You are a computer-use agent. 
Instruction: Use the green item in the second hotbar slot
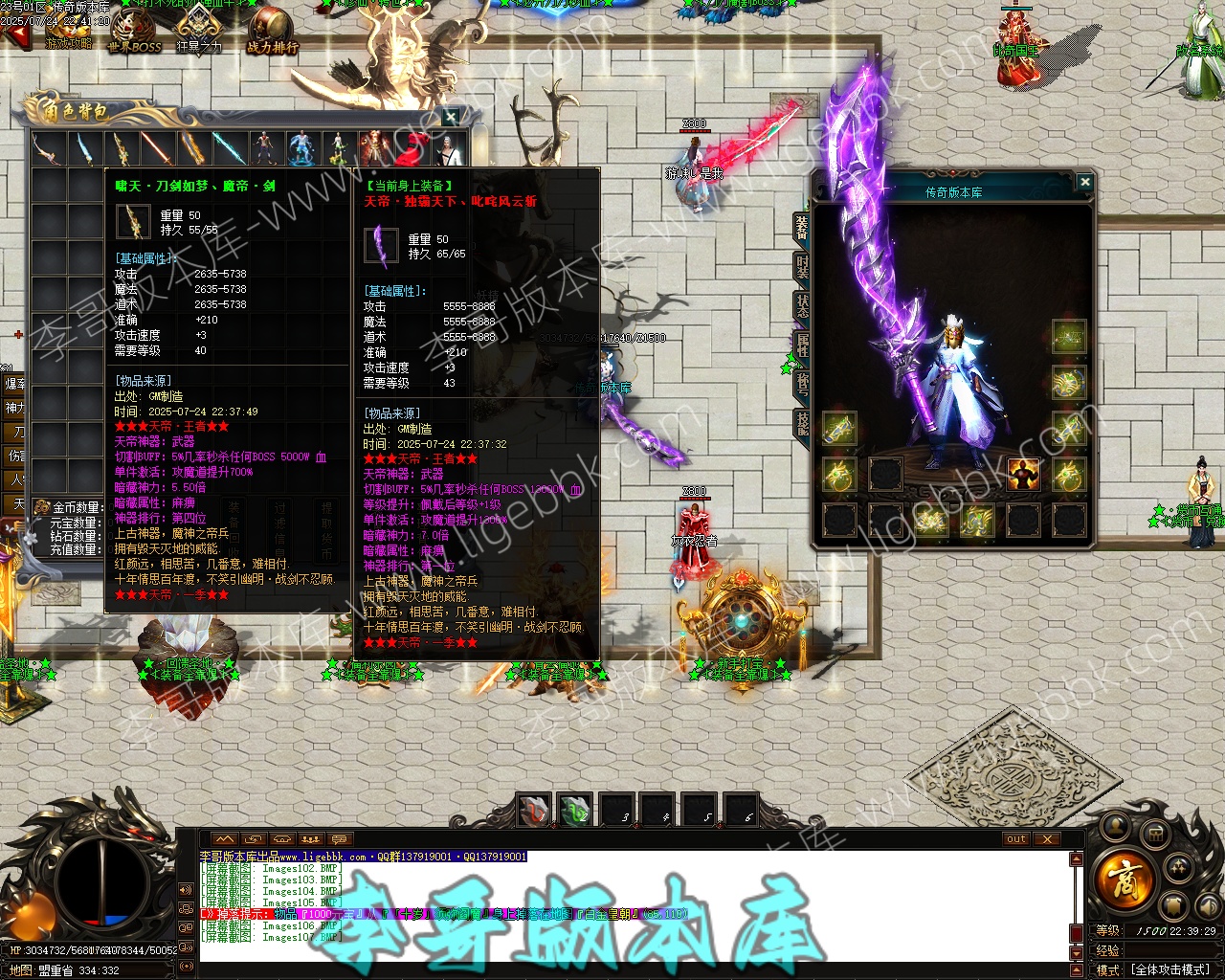(x=575, y=811)
